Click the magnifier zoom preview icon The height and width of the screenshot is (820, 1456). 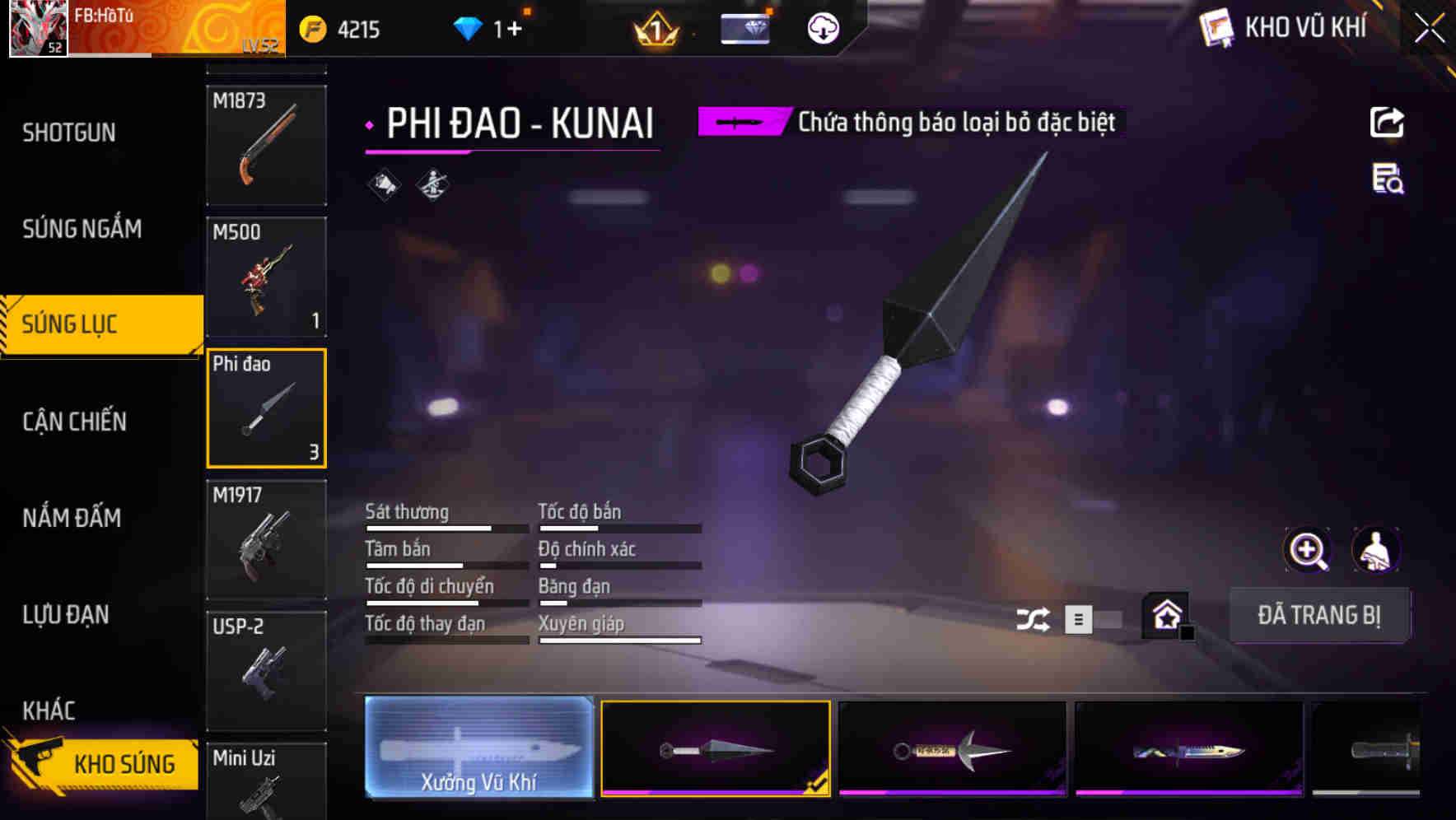1308,550
